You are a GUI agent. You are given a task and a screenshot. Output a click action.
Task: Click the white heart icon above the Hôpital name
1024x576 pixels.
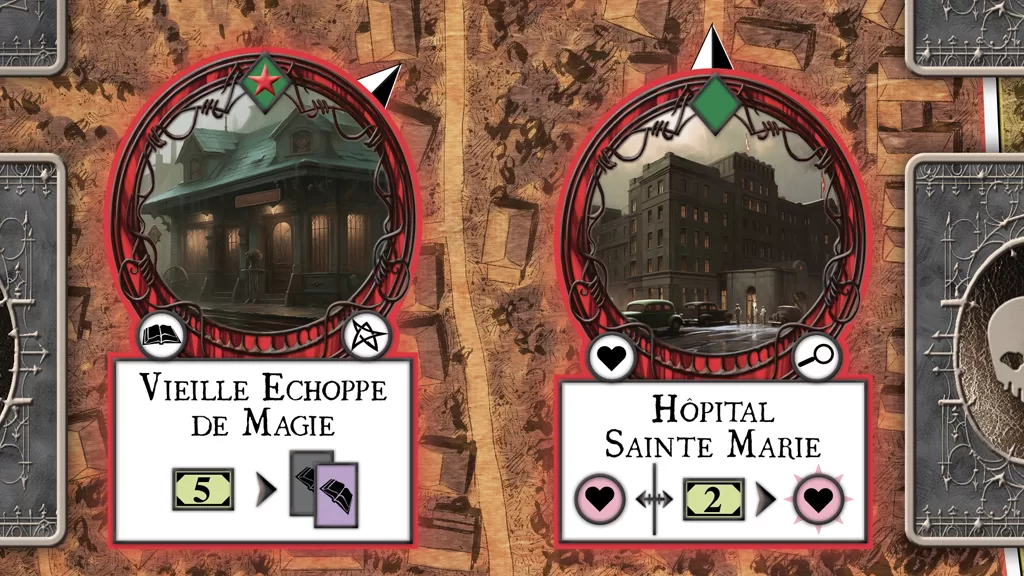point(610,357)
